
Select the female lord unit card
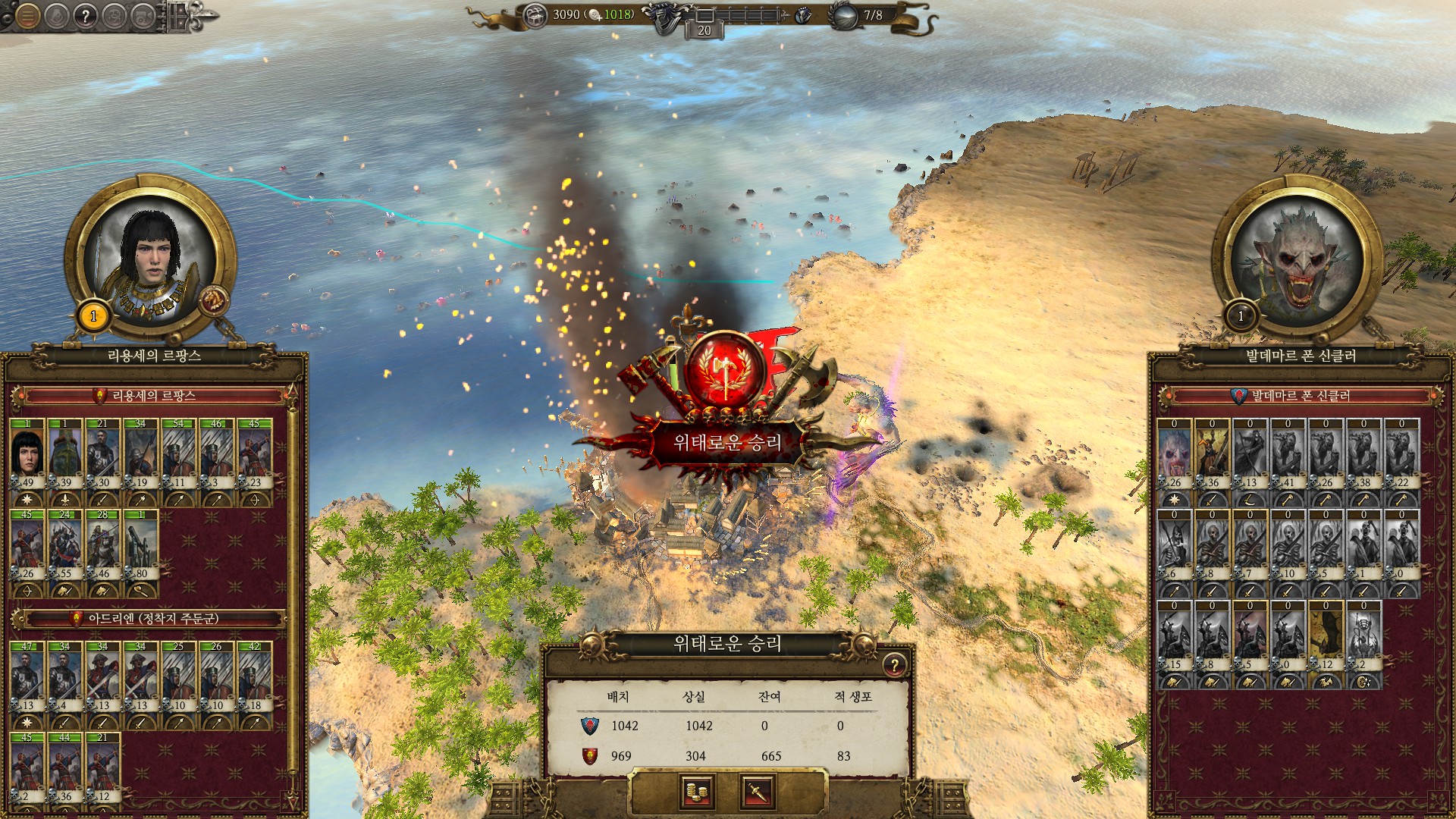27,453
